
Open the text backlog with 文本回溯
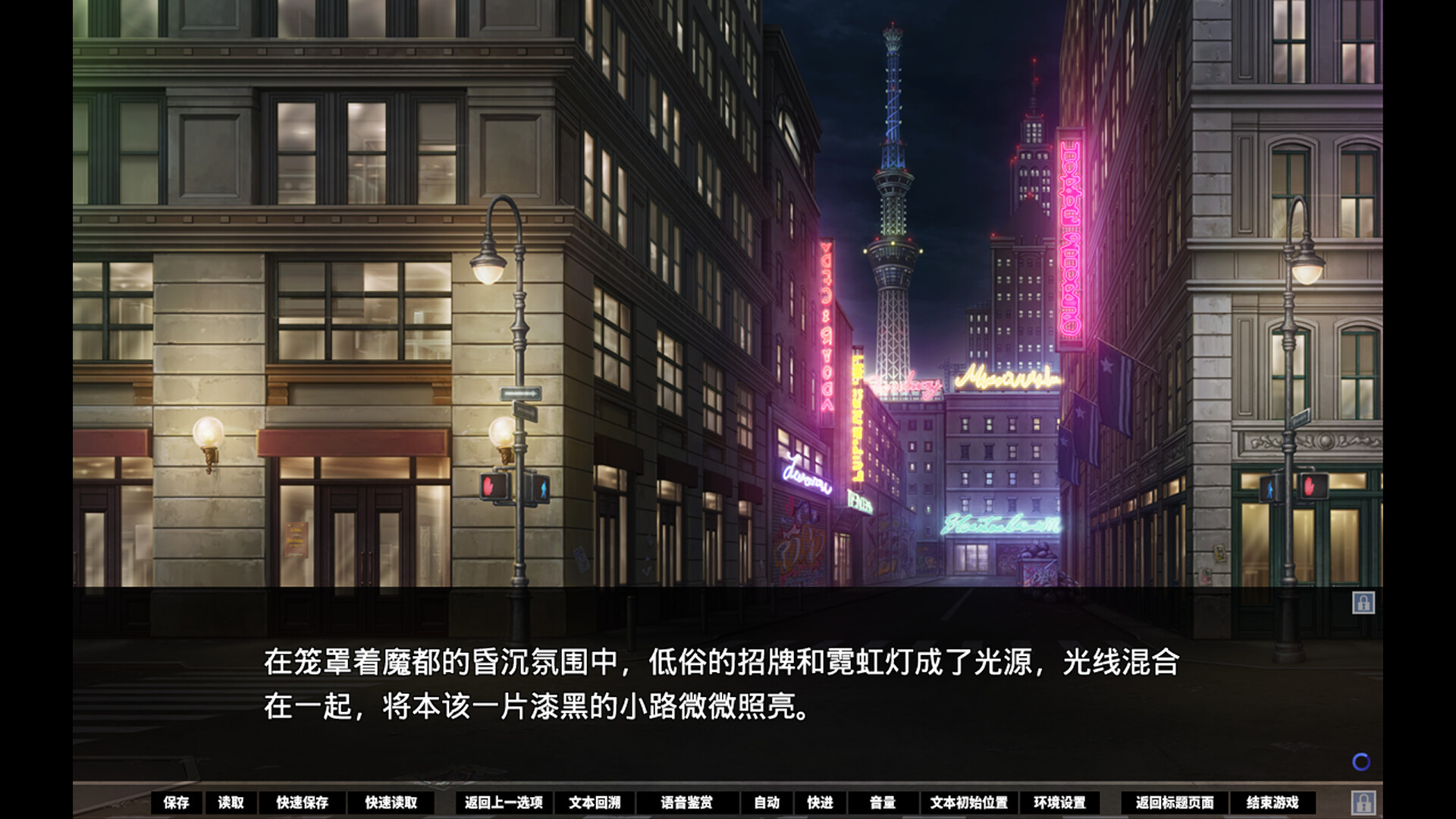click(x=595, y=802)
